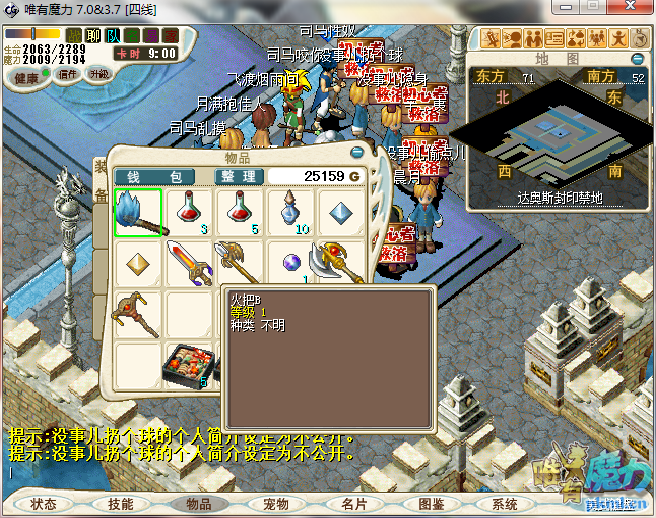
Task: Collapse the 地图 map panel
Action: click(639, 60)
